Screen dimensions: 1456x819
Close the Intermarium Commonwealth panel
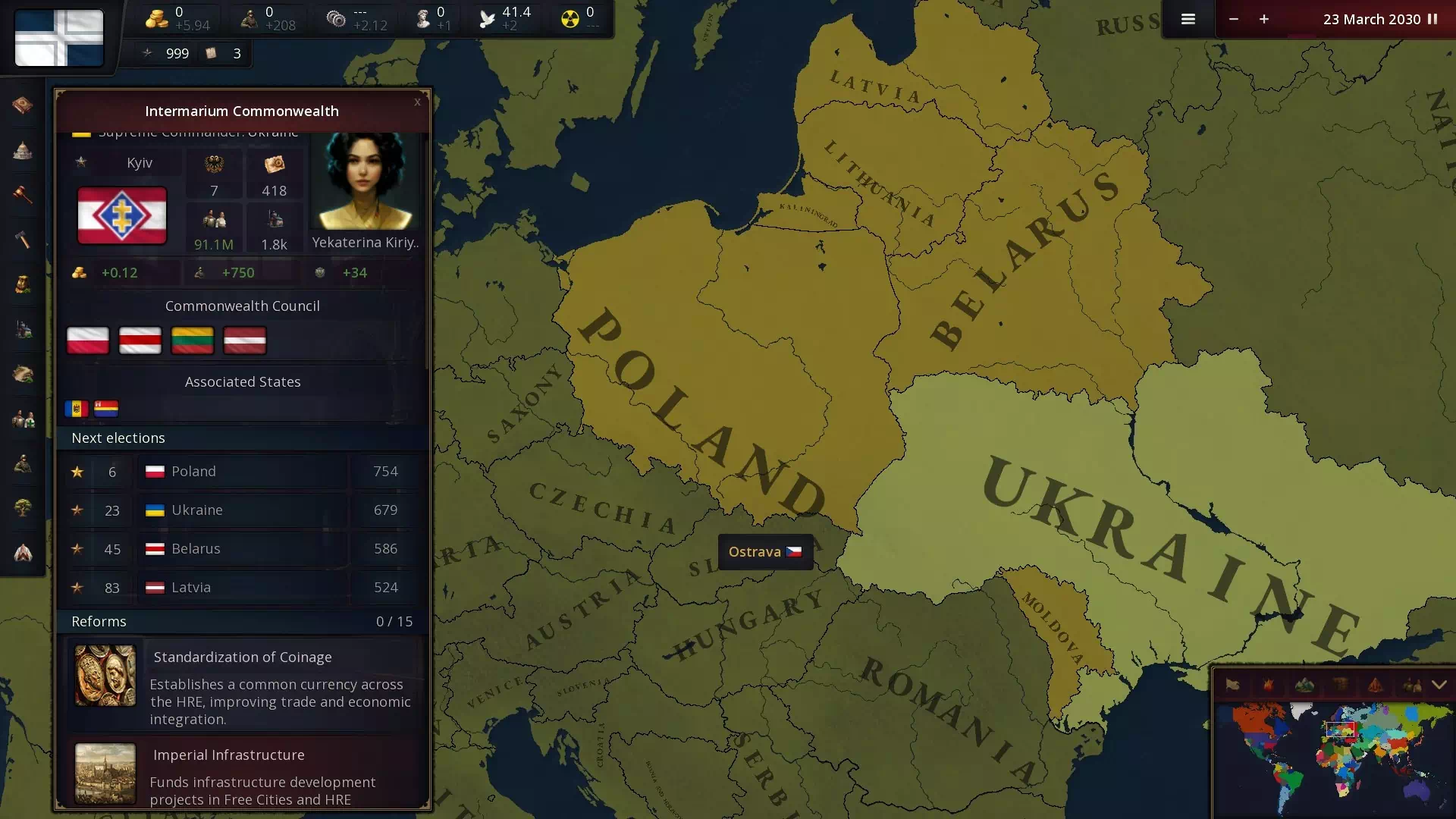pyautogui.click(x=417, y=102)
